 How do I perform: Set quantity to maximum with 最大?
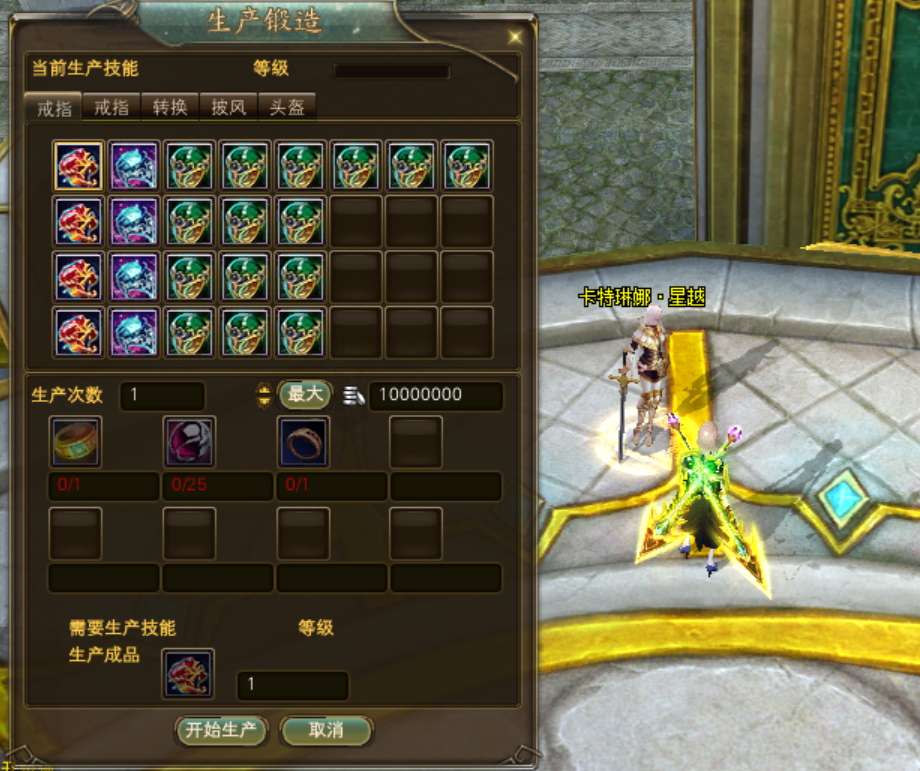pyautogui.click(x=305, y=394)
